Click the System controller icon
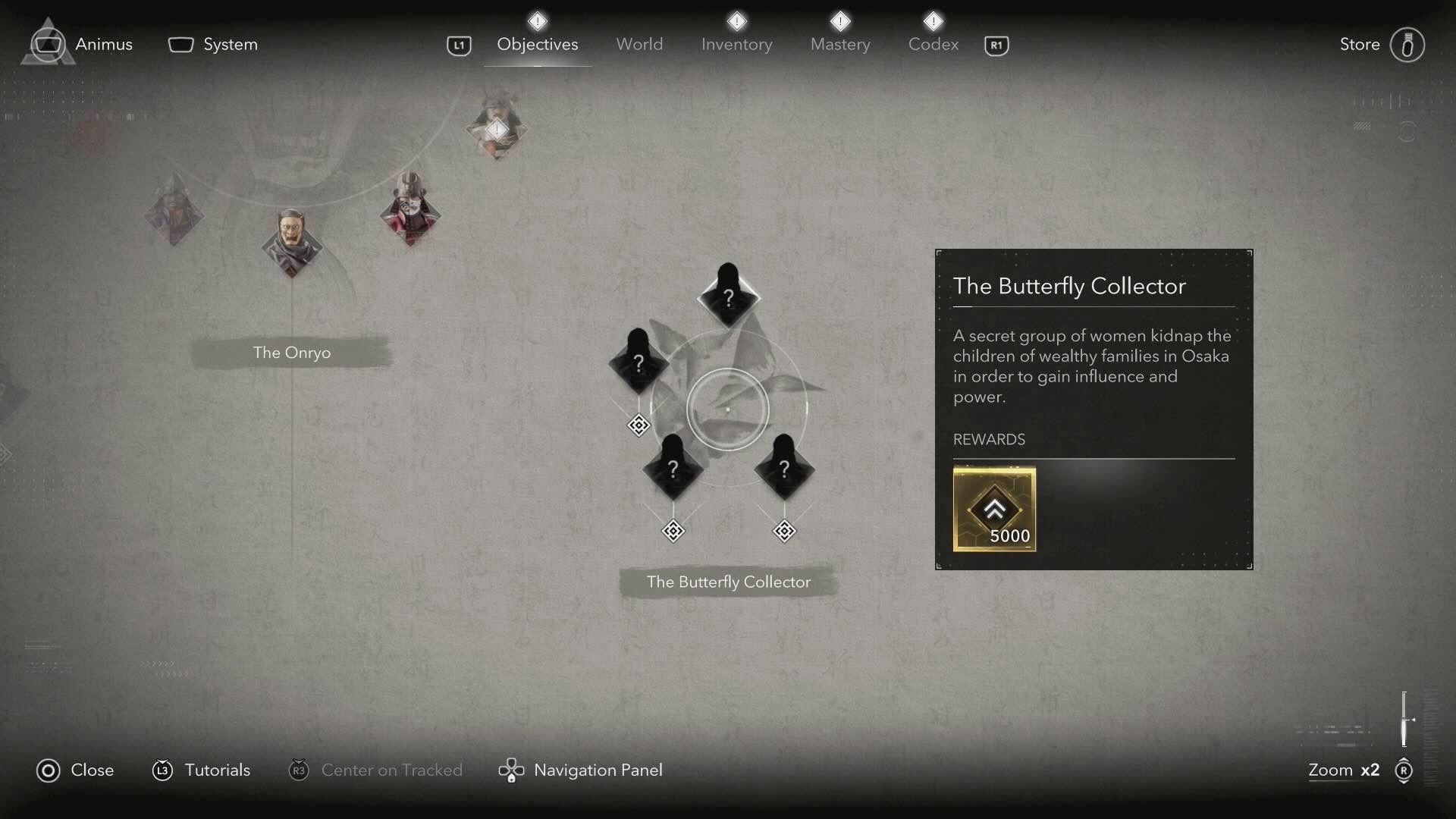The height and width of the screenshot is (819, 1456). coord(180,44)
